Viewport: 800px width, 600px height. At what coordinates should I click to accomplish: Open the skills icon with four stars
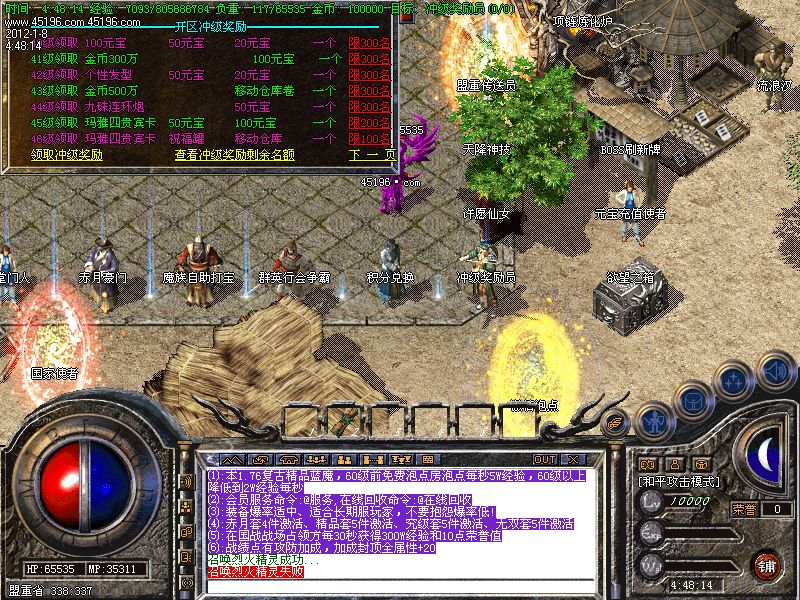(x=735, y=380)
